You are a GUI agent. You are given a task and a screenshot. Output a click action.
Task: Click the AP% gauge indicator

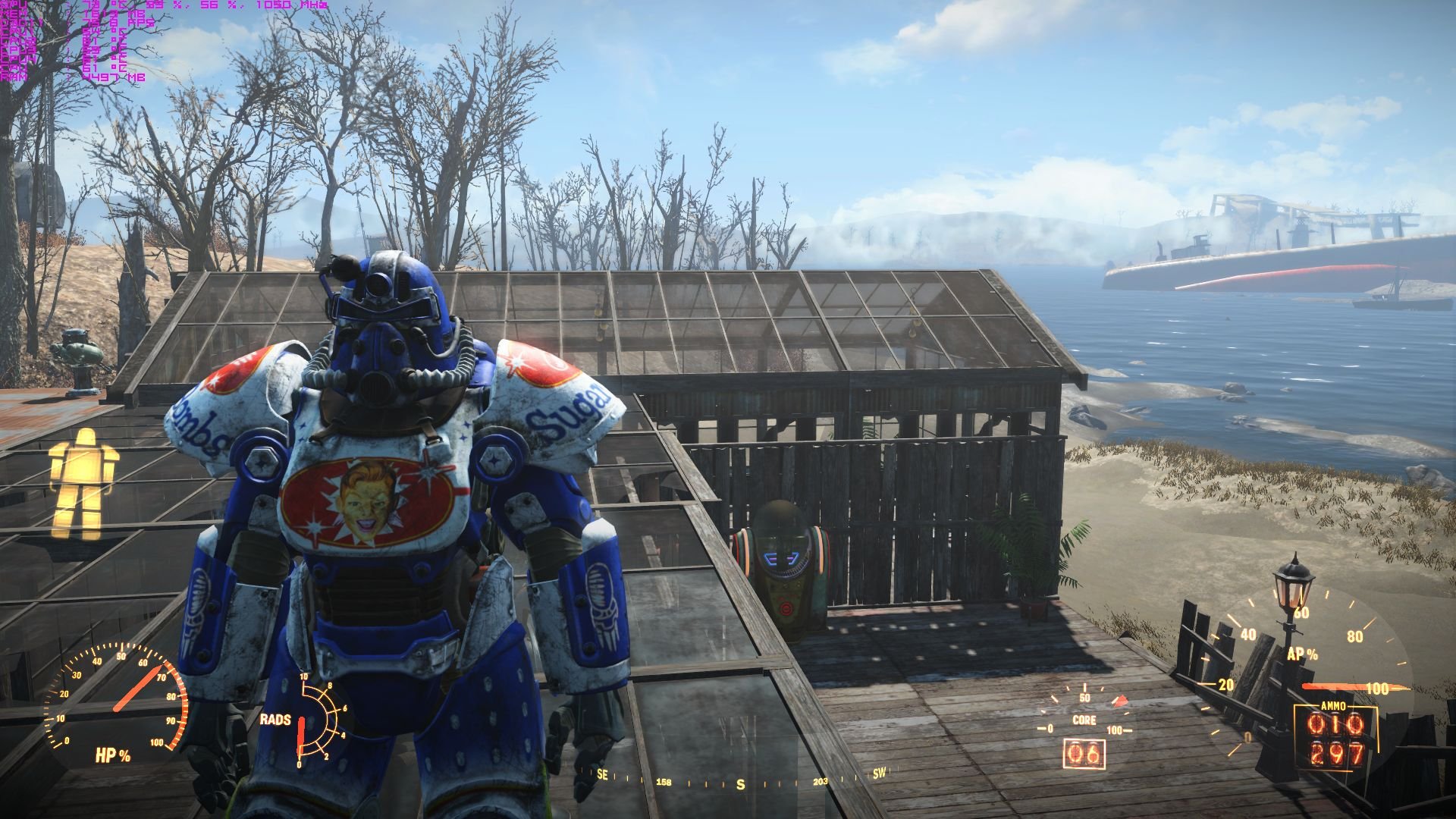1304,654
